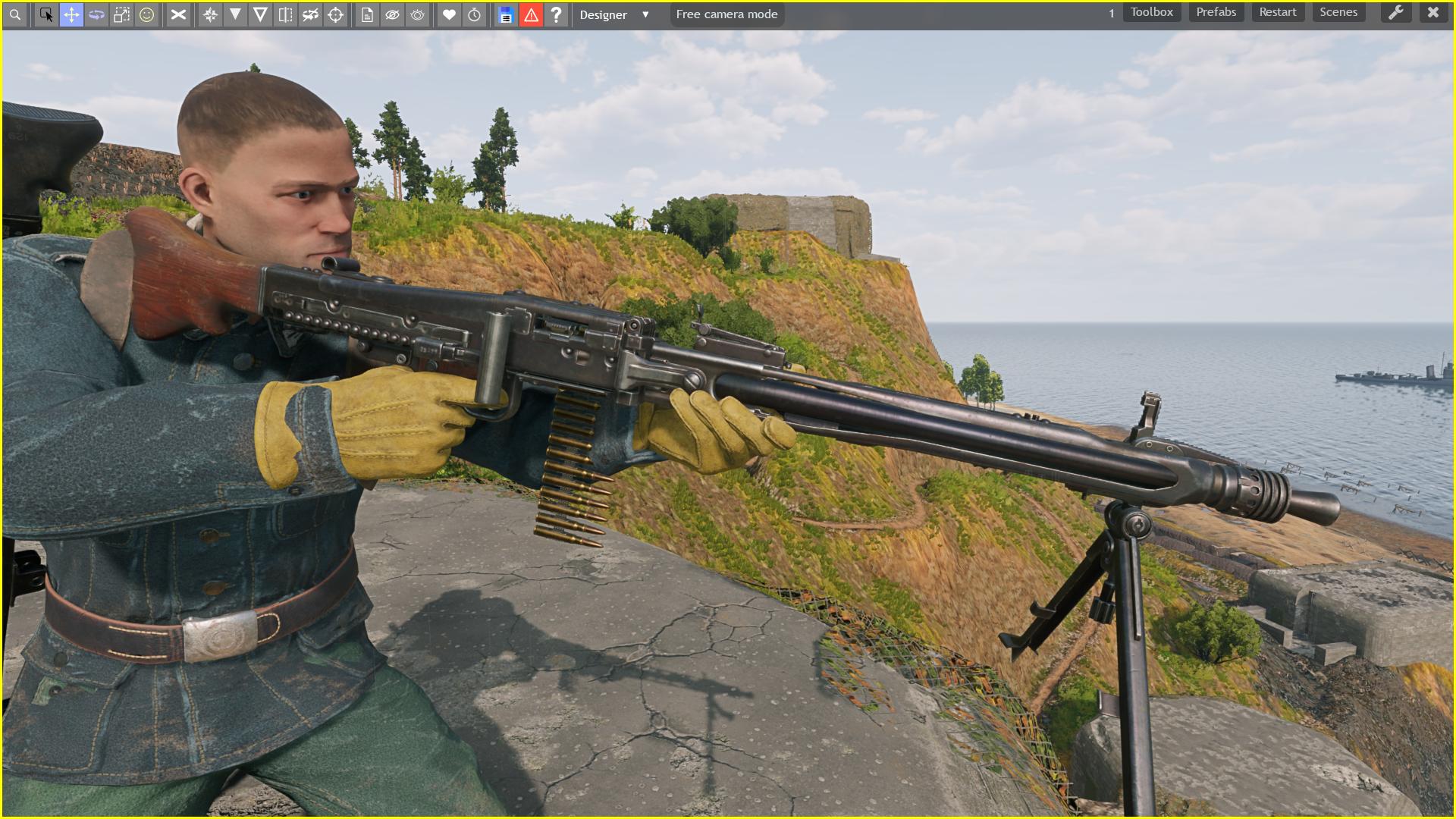The height and width of the screenshot is (819, 1456).
Task: Click the crossed X toolbar icon
Action: [x=178, y=14]
